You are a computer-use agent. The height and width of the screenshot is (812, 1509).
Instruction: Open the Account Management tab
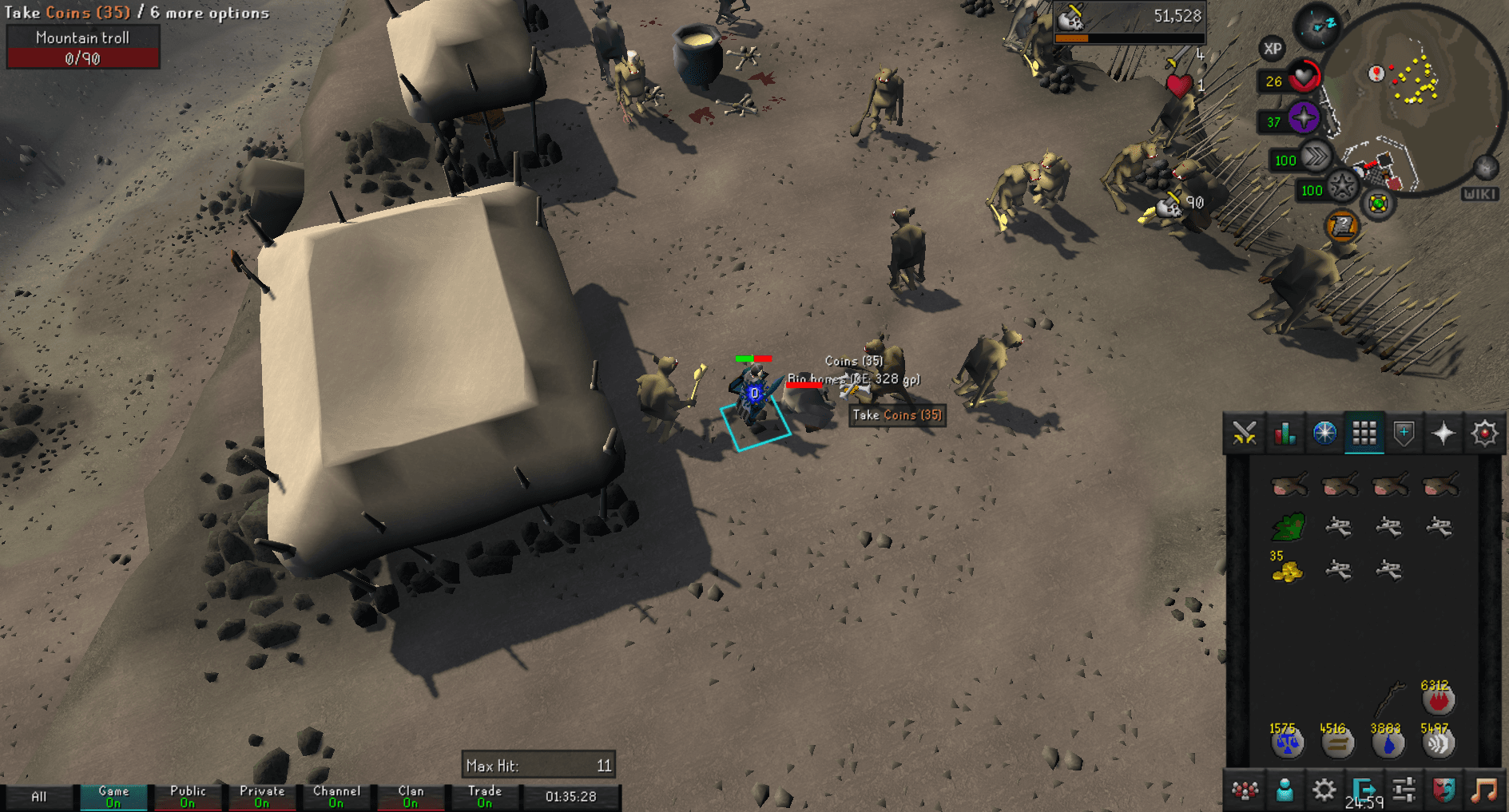point(1284,790)
